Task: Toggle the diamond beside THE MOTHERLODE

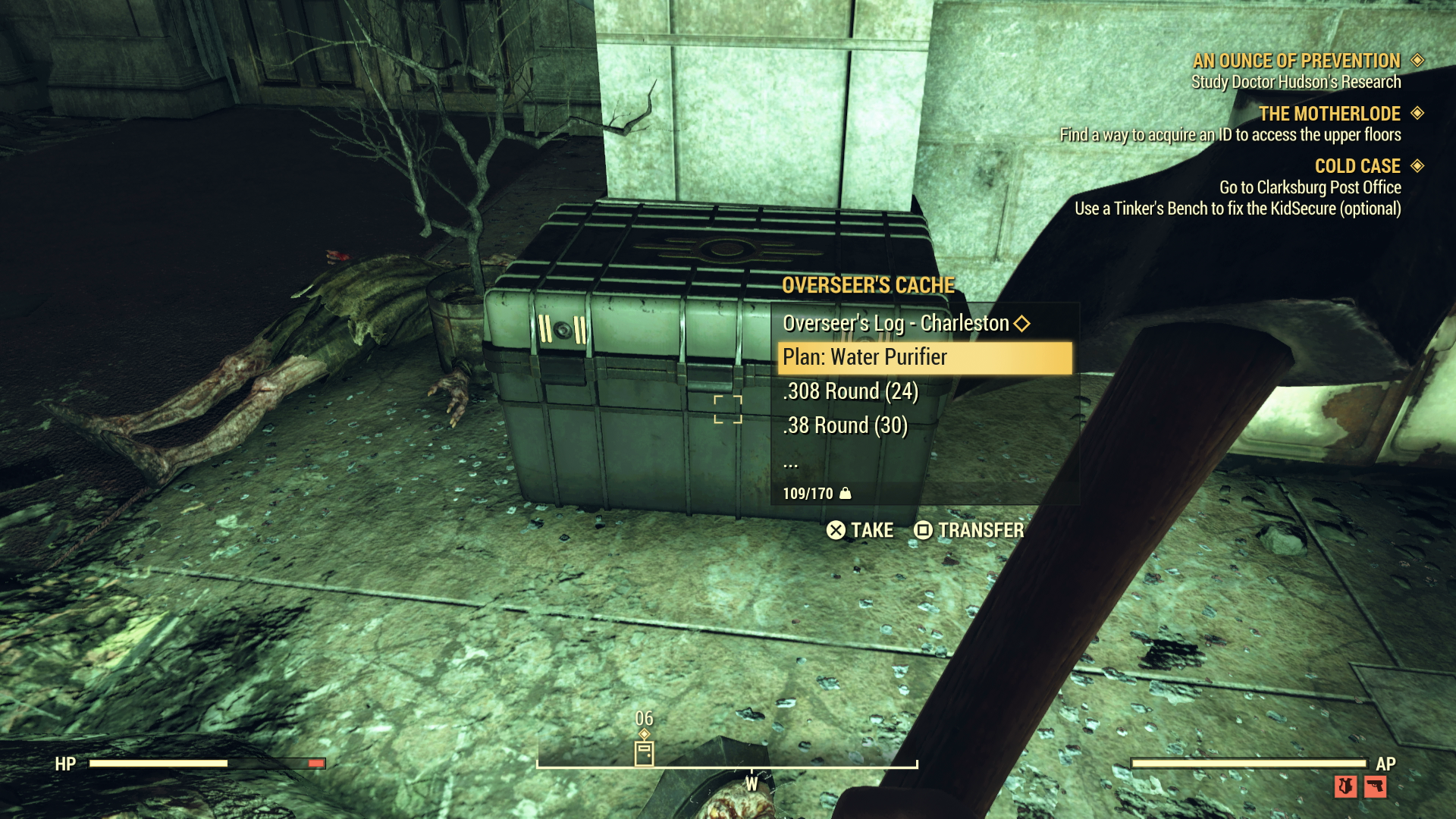Action: (x=1419, y=114)
